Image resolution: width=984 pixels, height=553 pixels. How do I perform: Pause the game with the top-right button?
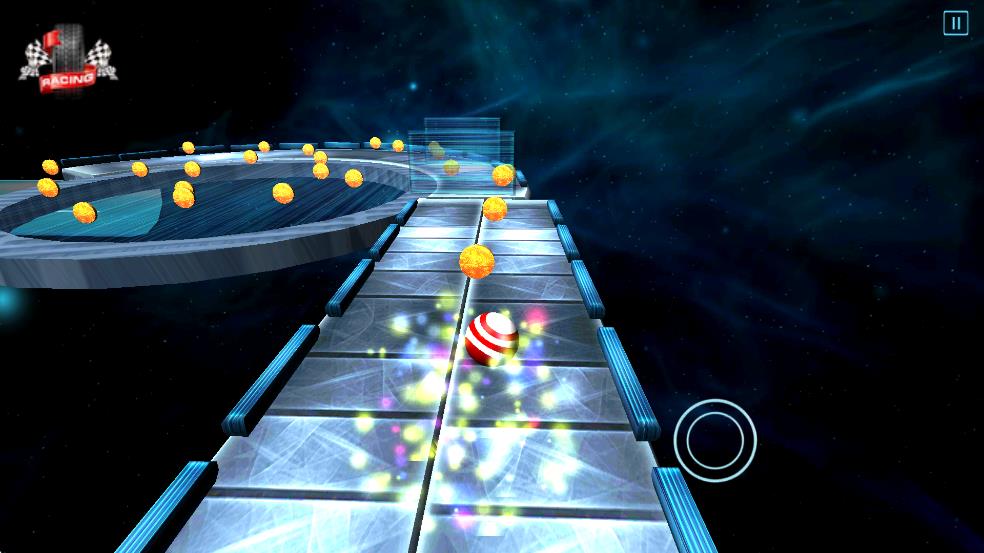point(955,23)
